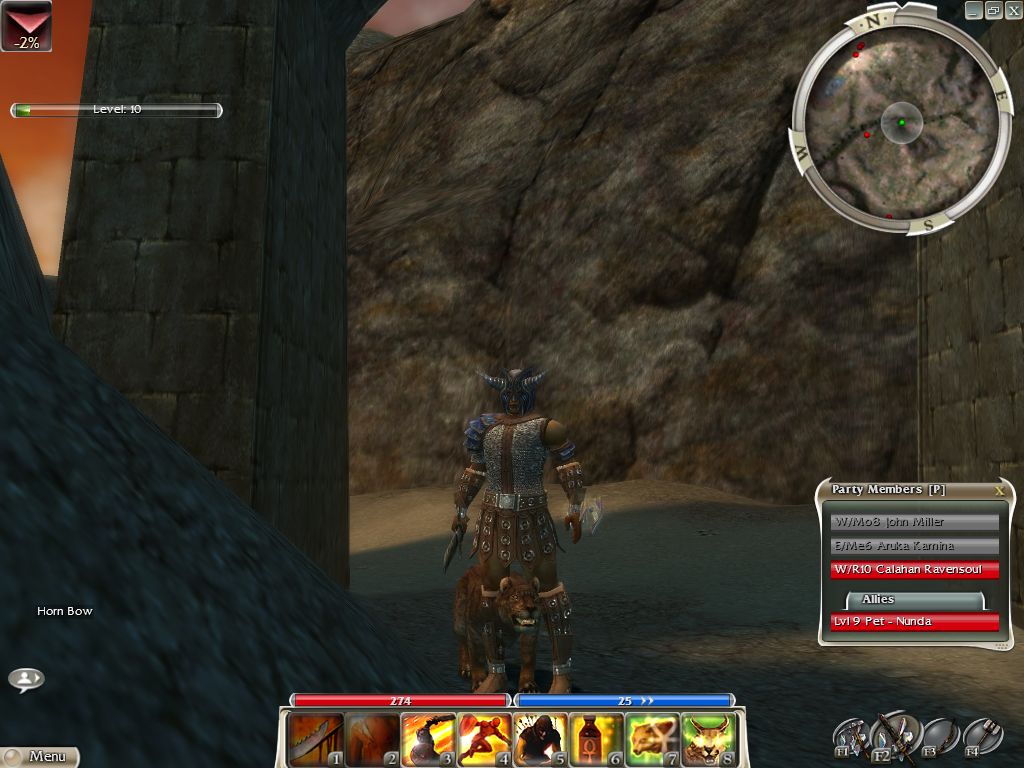Activate the sprinting red figure skill

(484, 739)
